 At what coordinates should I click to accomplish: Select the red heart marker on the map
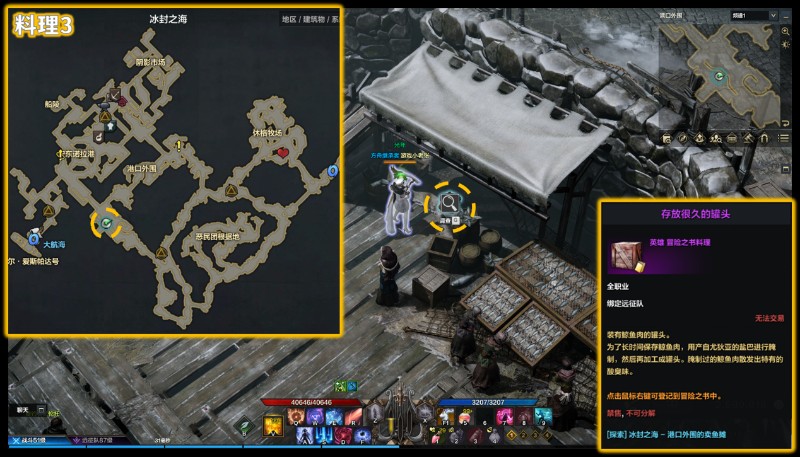tap(283, 152)
